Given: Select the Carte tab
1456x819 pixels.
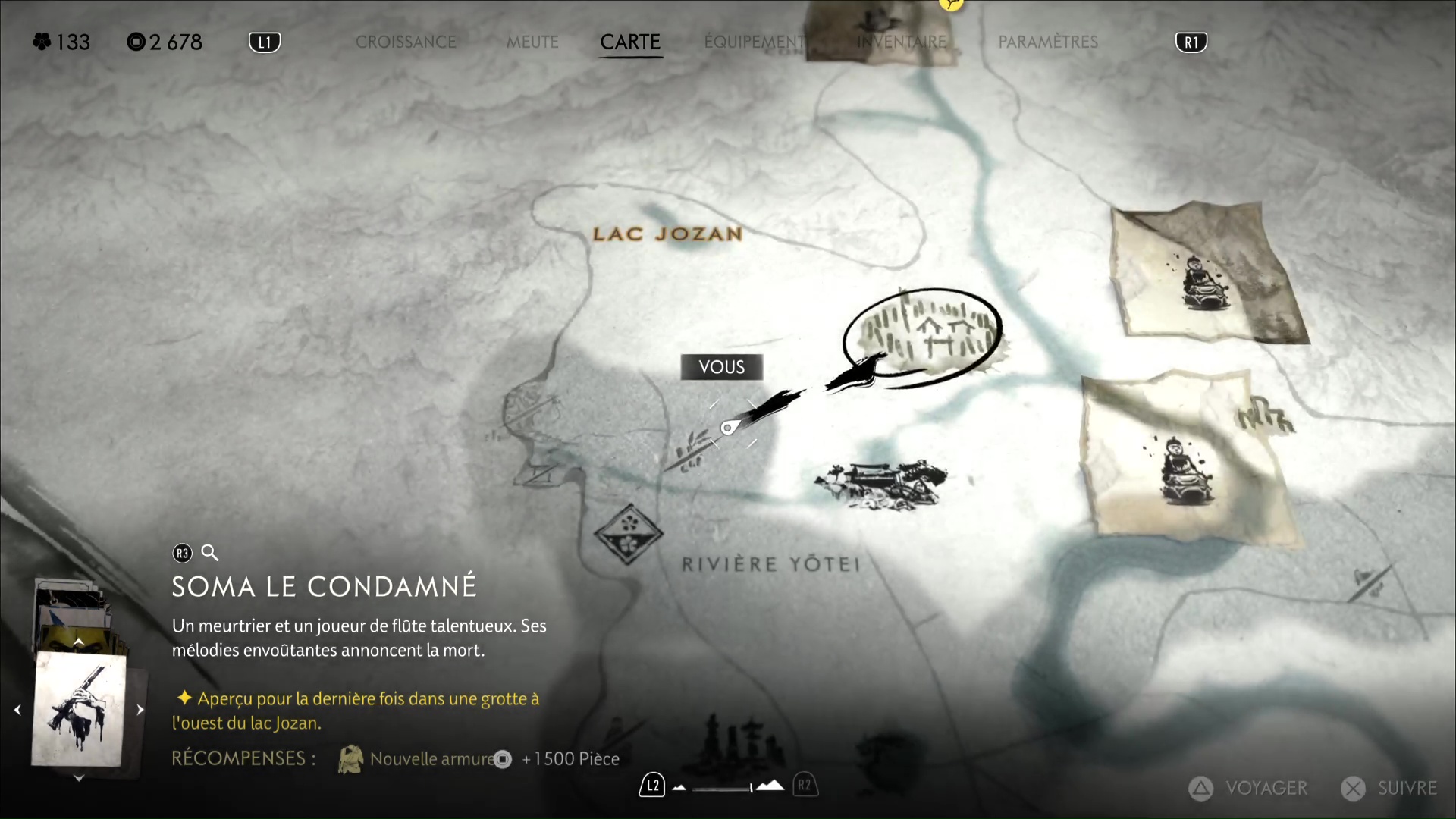Looking at the screenshot, I should [x=630, y=42].
